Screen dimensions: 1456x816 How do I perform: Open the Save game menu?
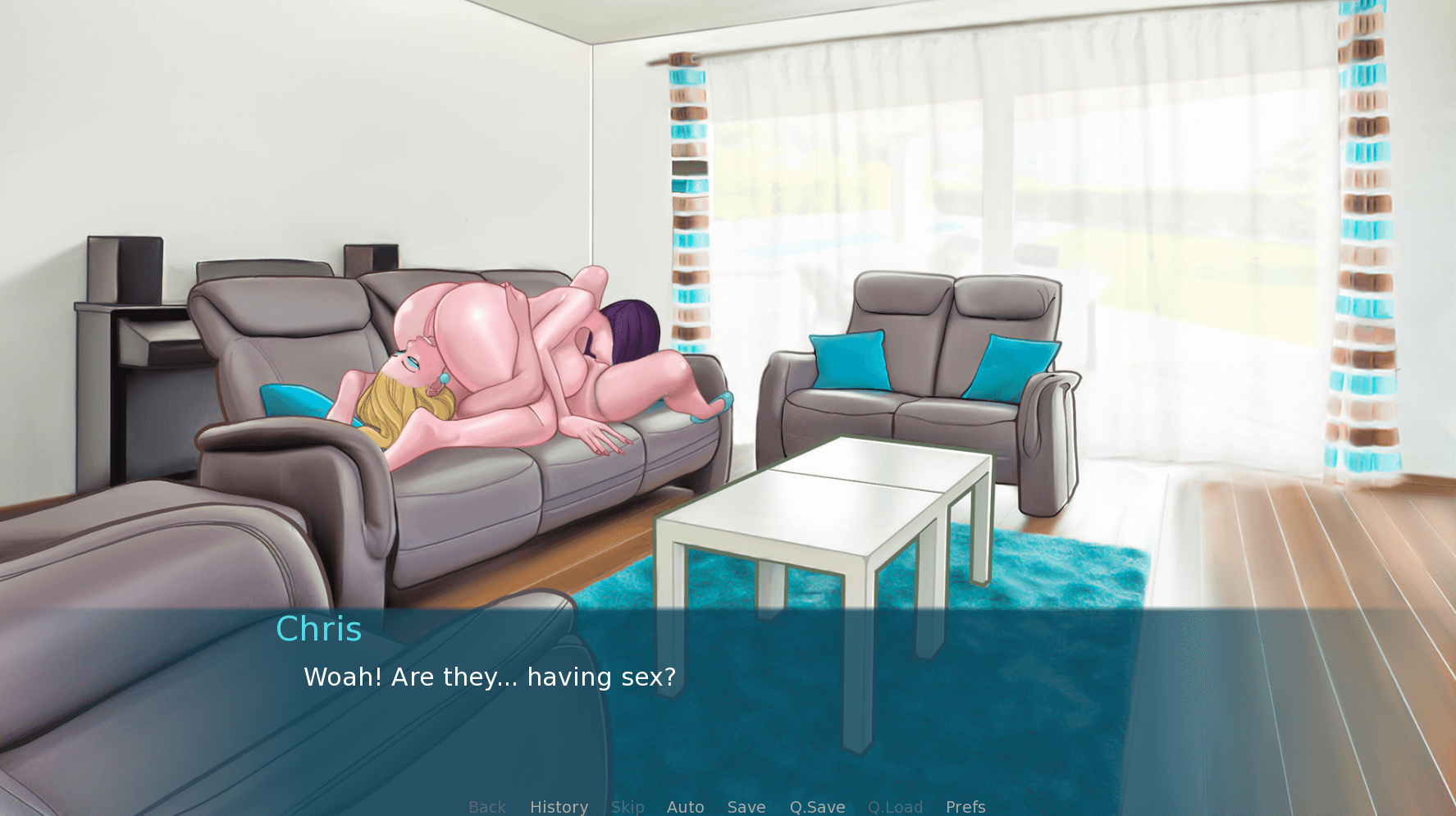click(x=746, y=807)
